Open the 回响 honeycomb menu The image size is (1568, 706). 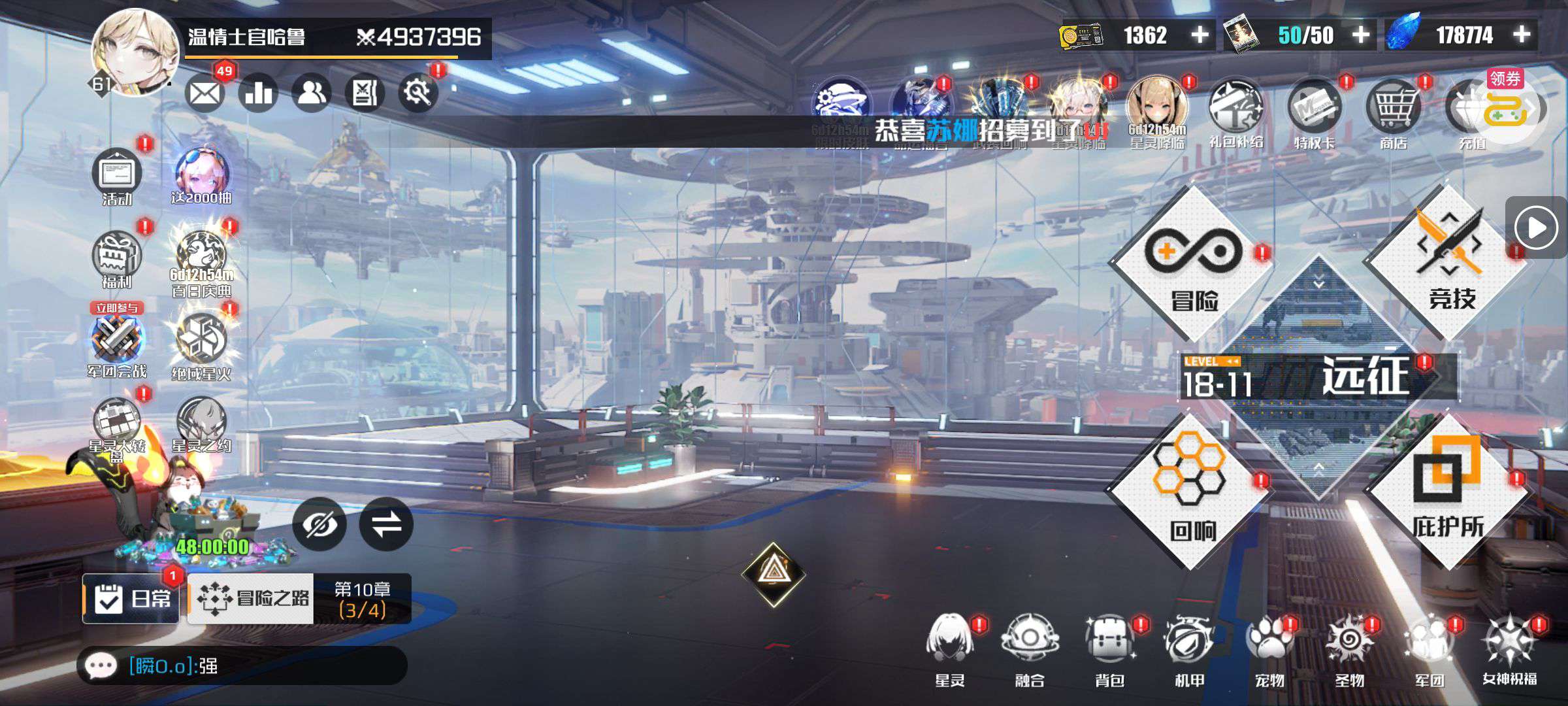coord(1190,492)
